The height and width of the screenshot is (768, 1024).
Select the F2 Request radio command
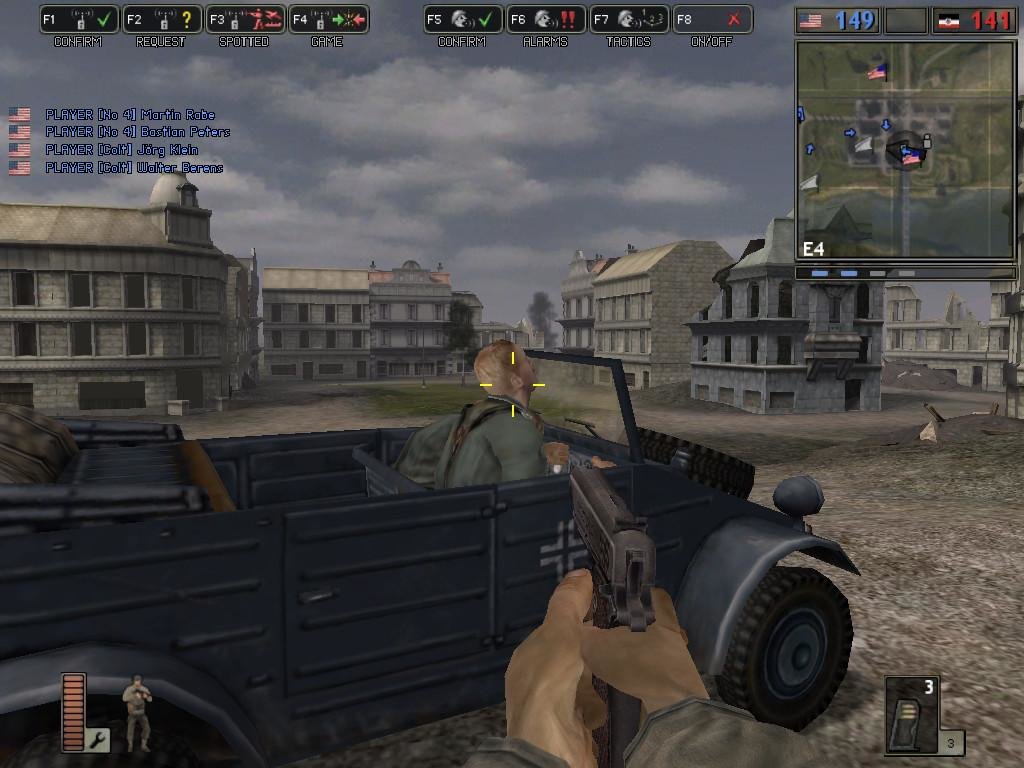[162, 19]
